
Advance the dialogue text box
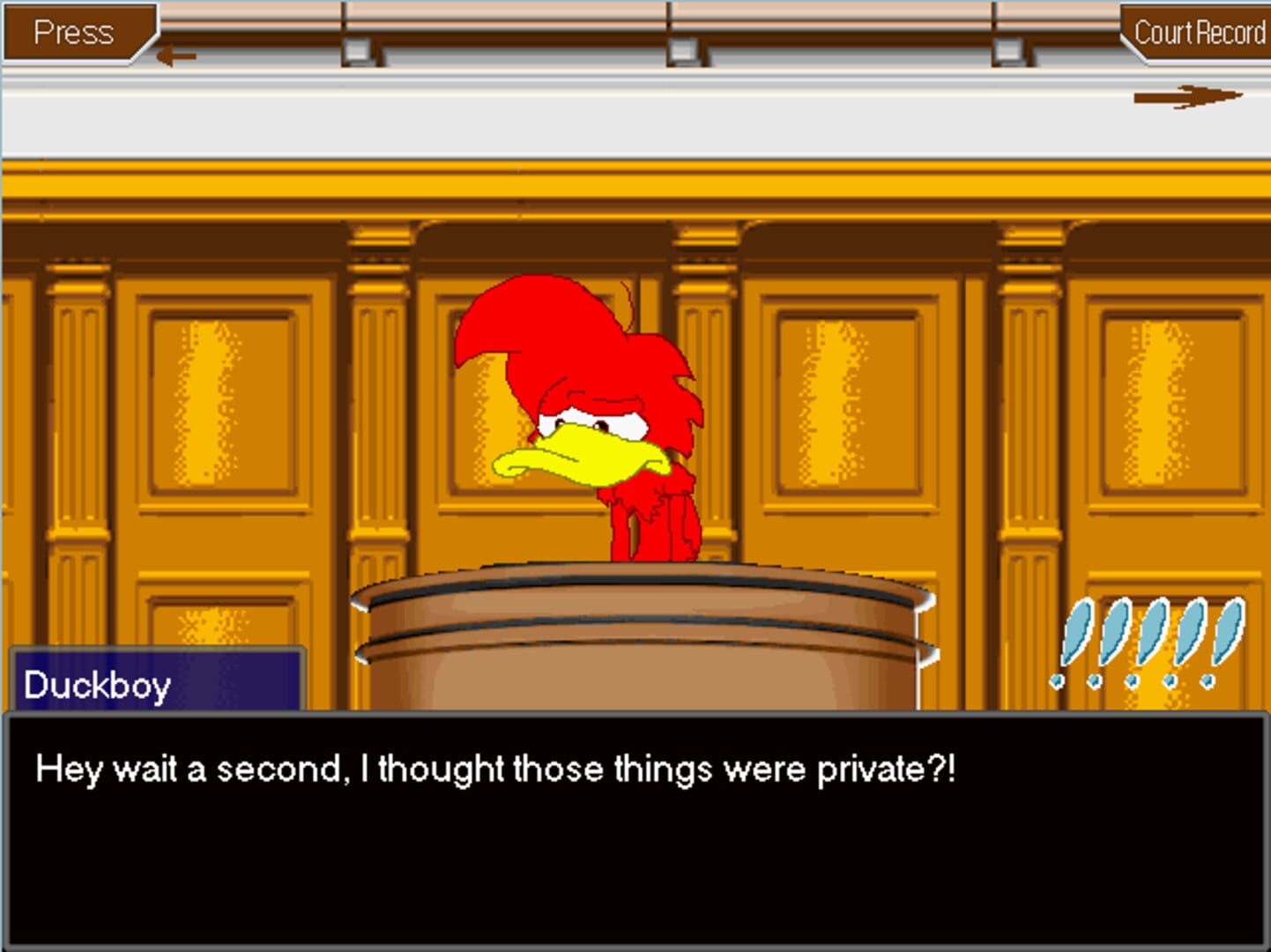tap(635, 829)
